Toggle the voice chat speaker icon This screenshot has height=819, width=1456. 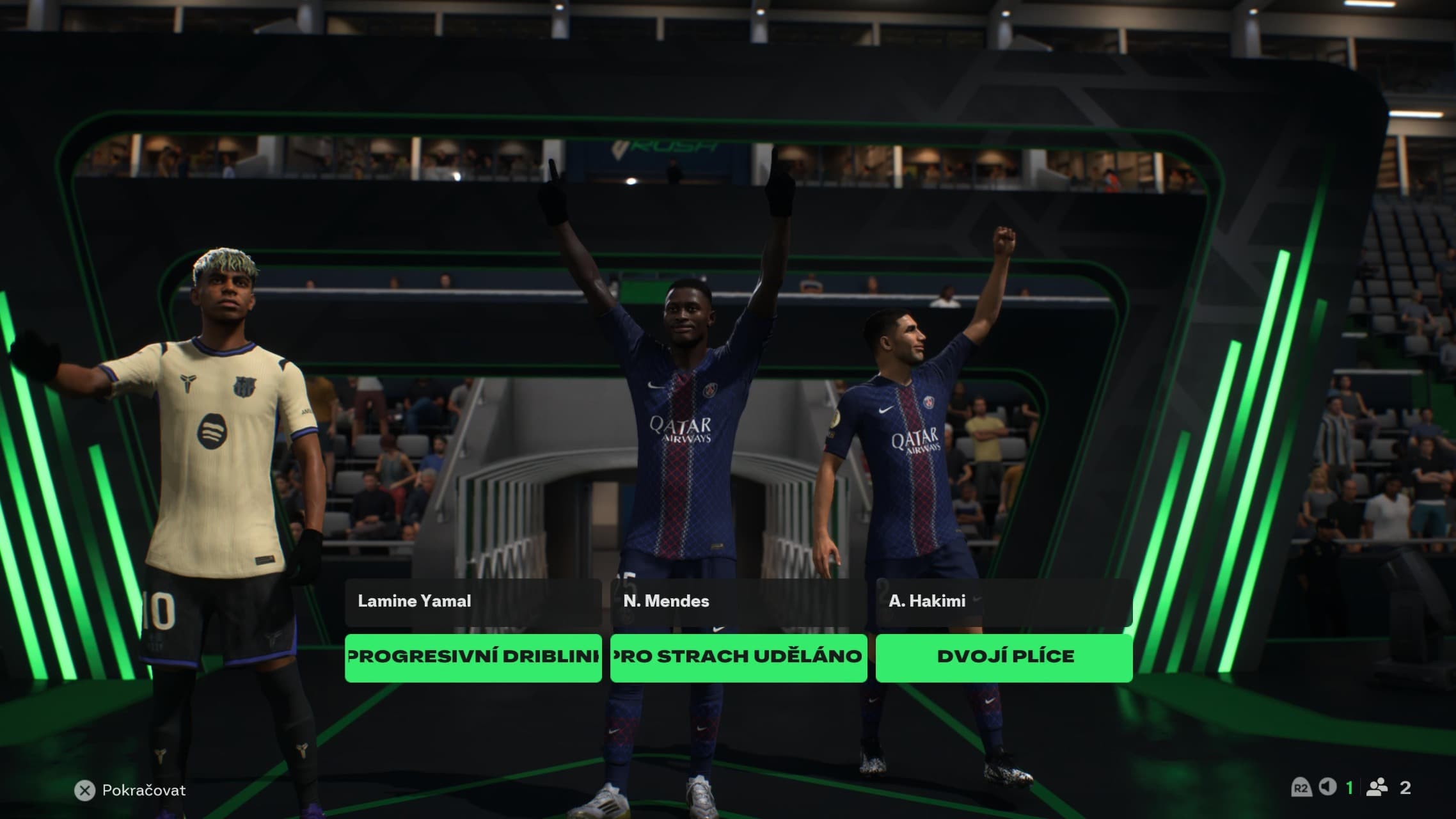[1327, 787]
